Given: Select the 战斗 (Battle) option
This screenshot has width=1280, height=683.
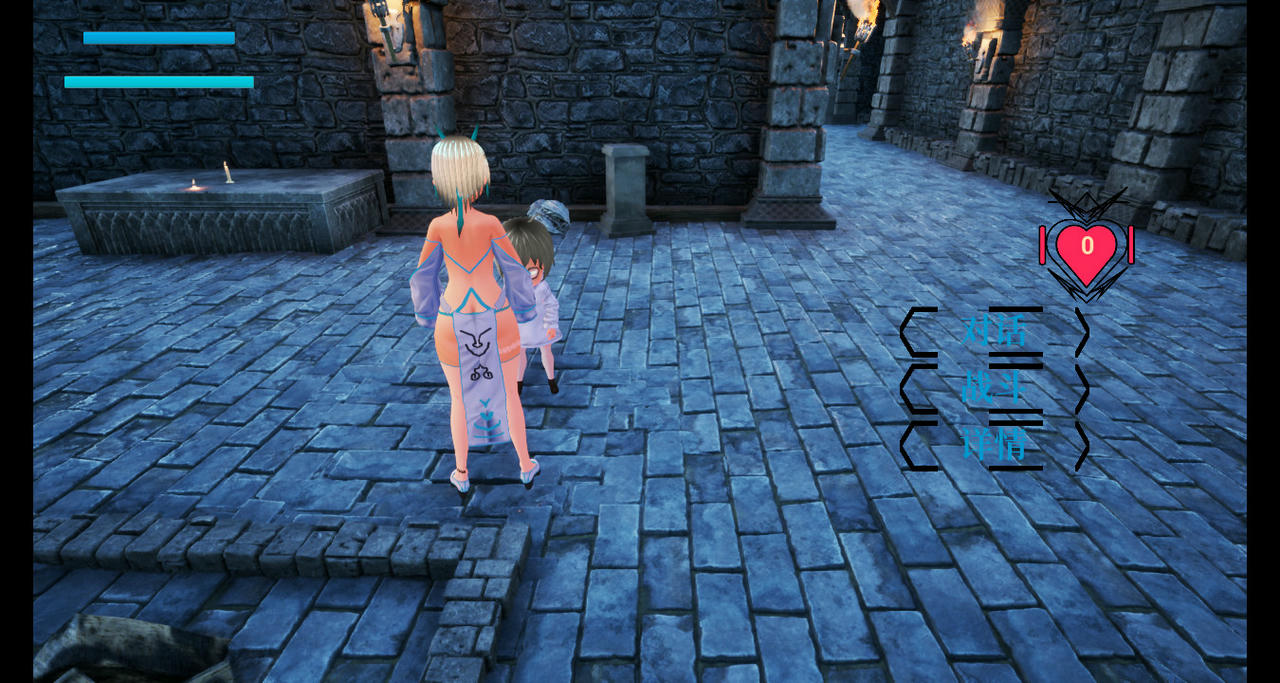Looking at the screenshot, I should (x=994, y=388).
